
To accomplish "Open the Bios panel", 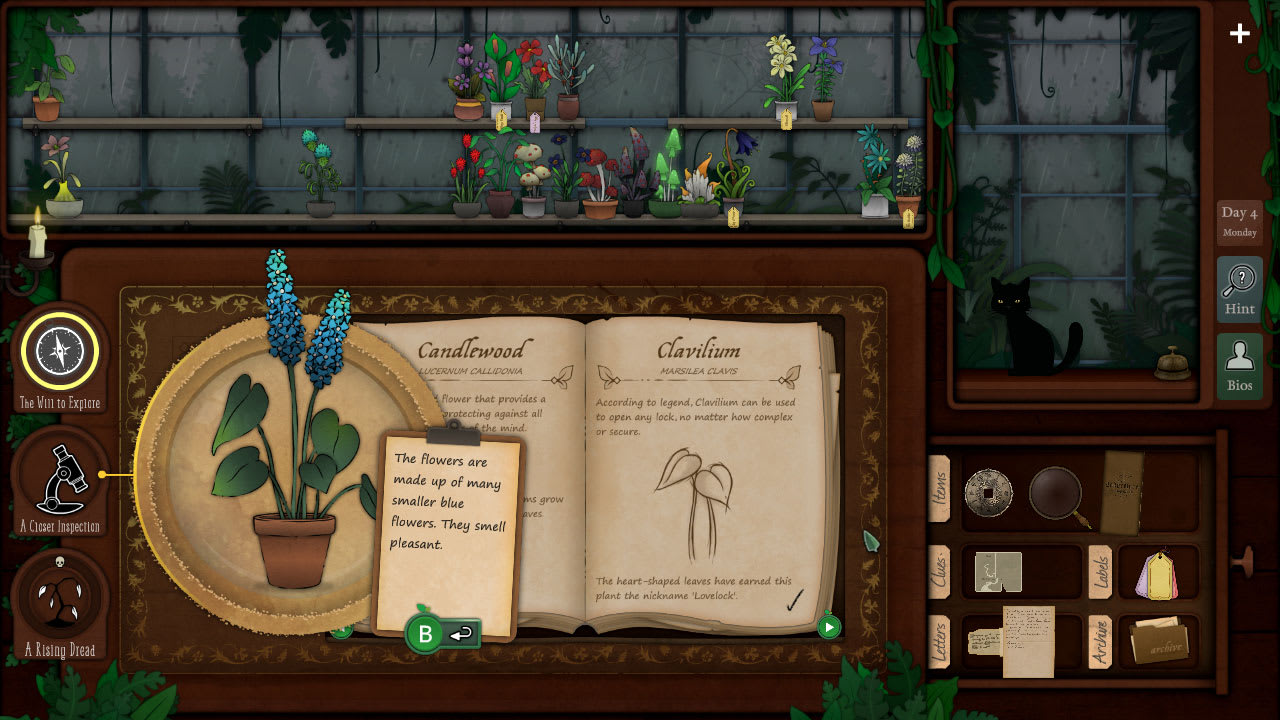I will (1239, 363).
